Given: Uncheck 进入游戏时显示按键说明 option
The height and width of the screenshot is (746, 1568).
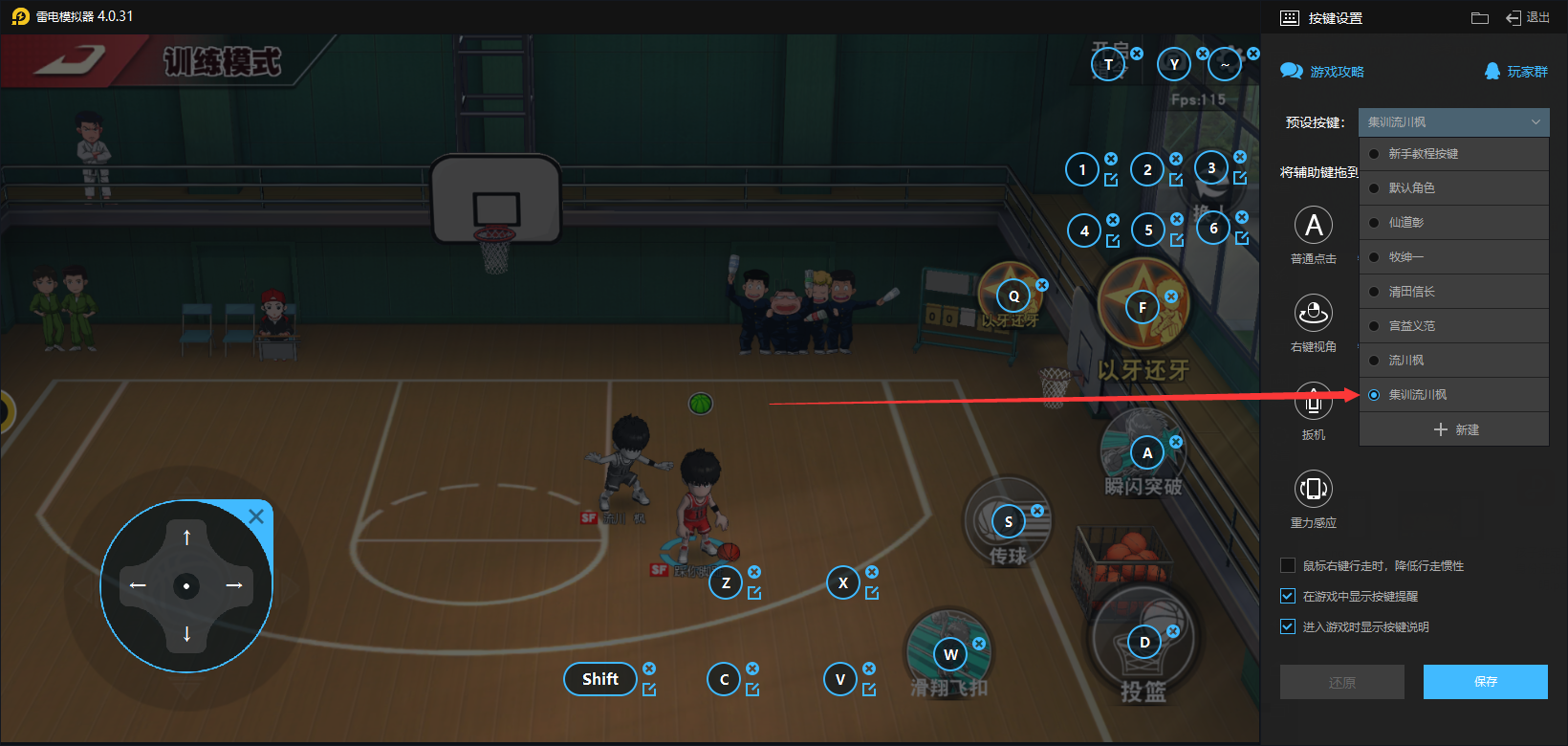Looking at the screenshot, I should pyautogui.click(x=1288, y=626).
